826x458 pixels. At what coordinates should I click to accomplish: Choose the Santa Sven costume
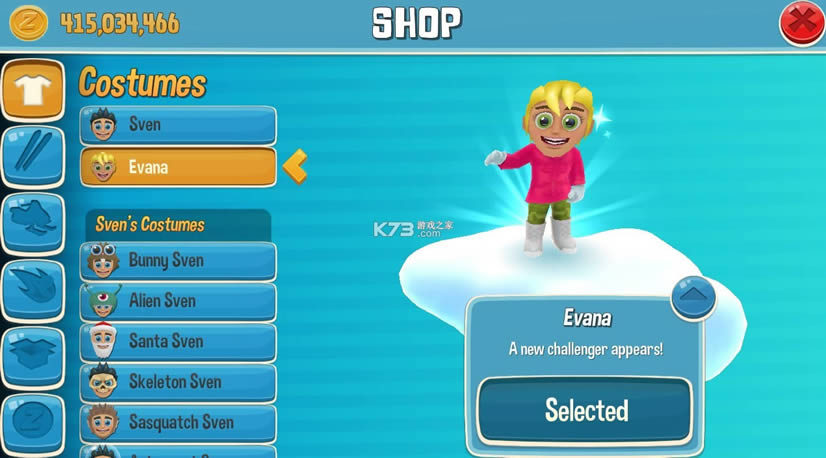pos(178,342)
